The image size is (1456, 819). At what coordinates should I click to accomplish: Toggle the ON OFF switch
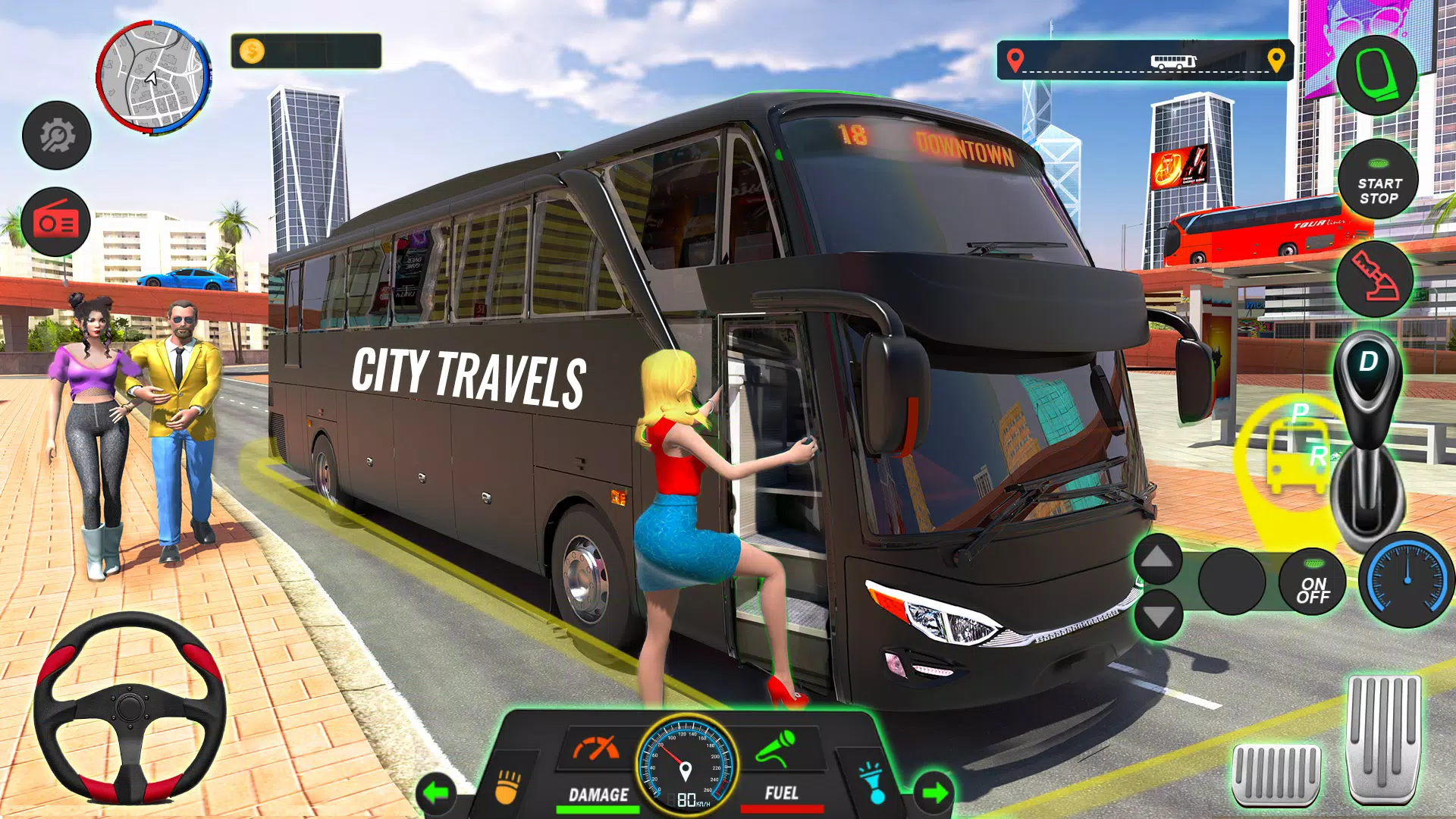1313,582
